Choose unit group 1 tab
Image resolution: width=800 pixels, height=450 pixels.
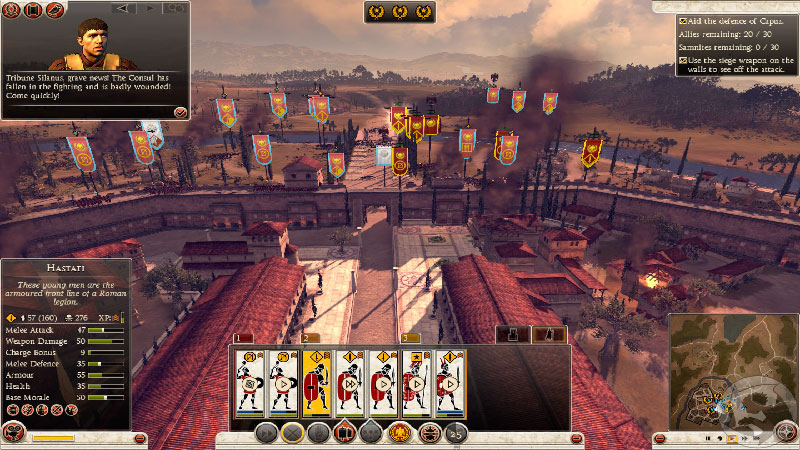click(240, 338)
